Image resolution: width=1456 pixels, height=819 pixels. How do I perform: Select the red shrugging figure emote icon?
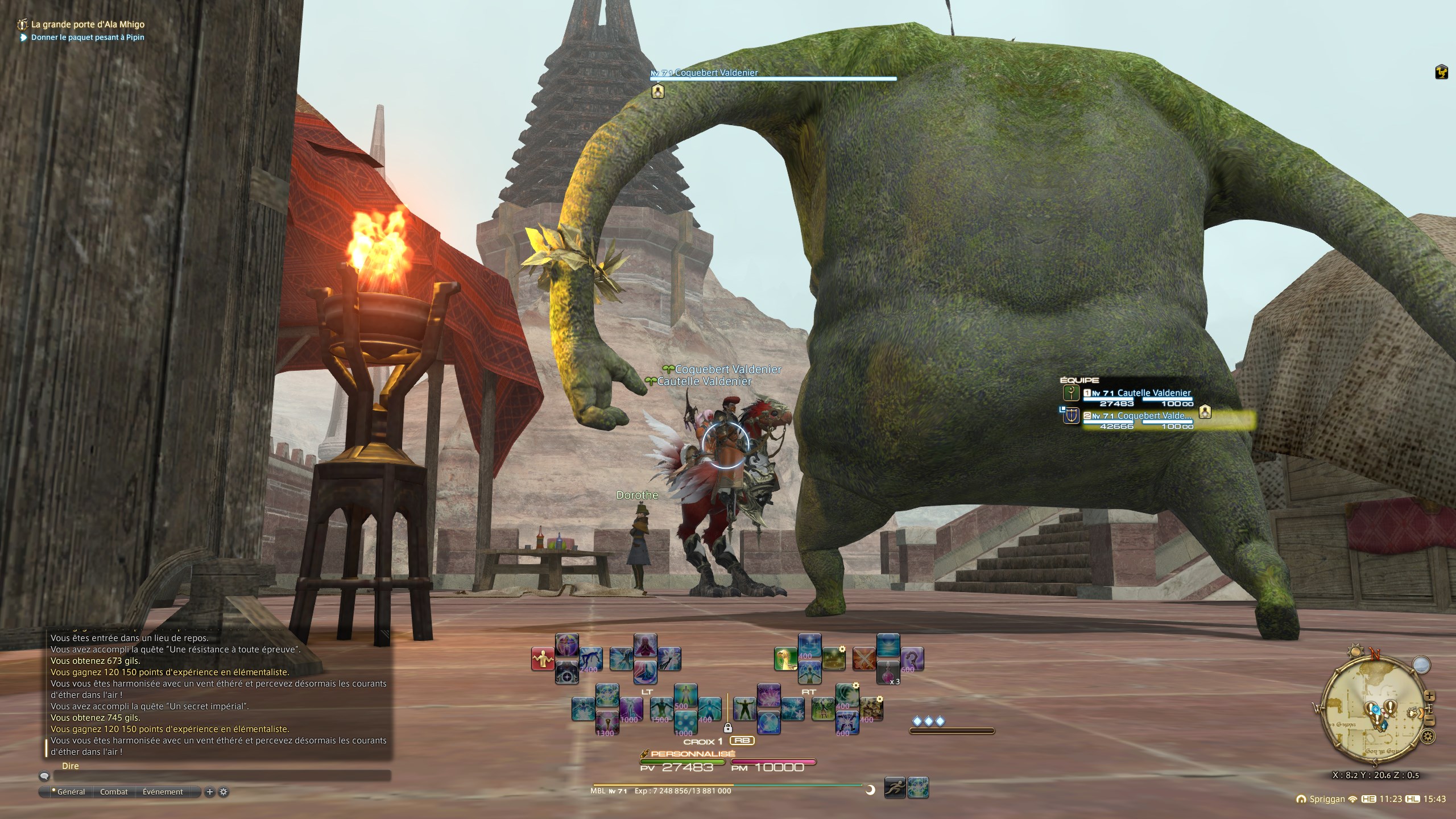coord(543,659)
